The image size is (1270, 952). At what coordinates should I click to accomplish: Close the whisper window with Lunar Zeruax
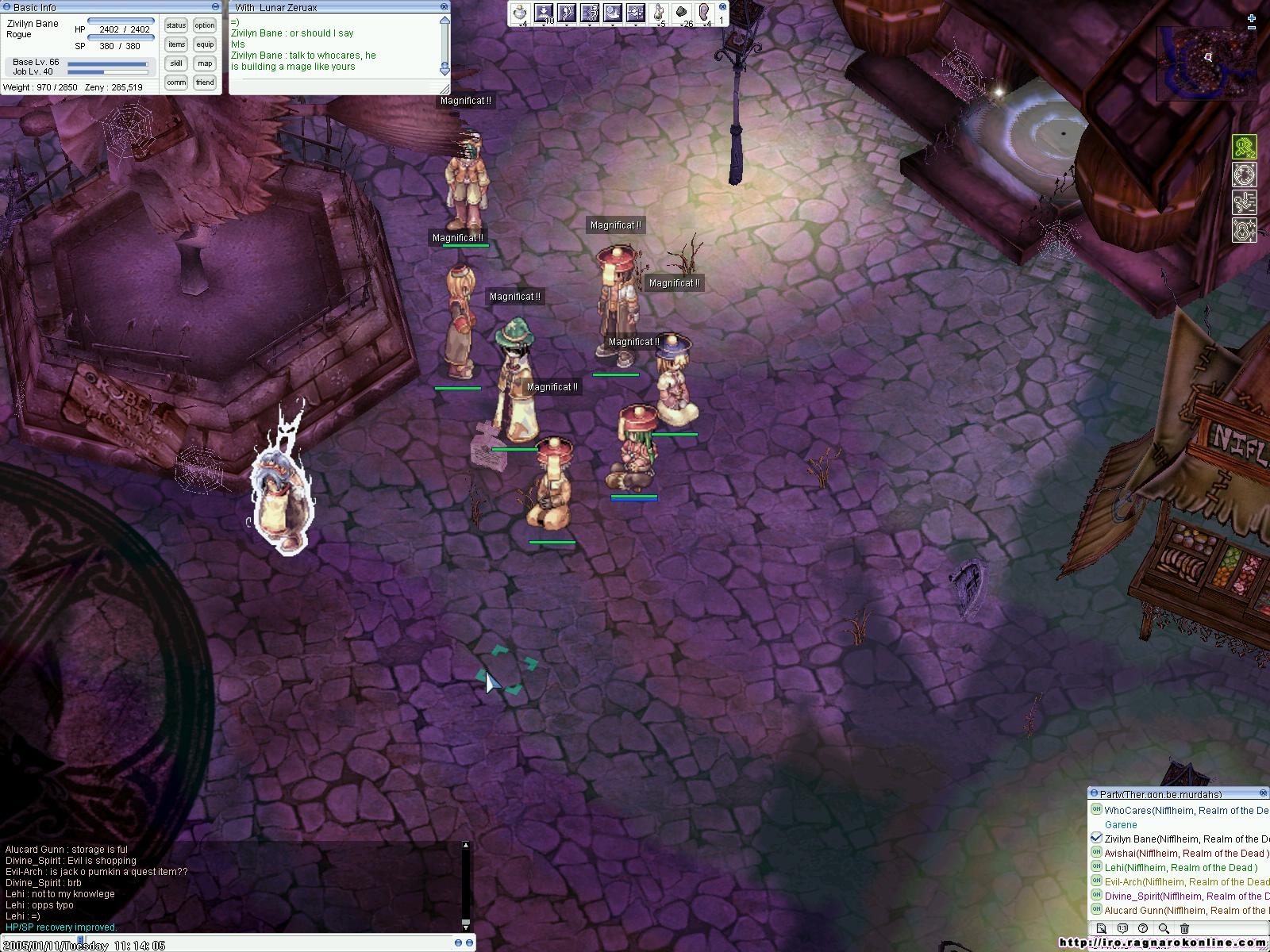(x=444, y=7)
